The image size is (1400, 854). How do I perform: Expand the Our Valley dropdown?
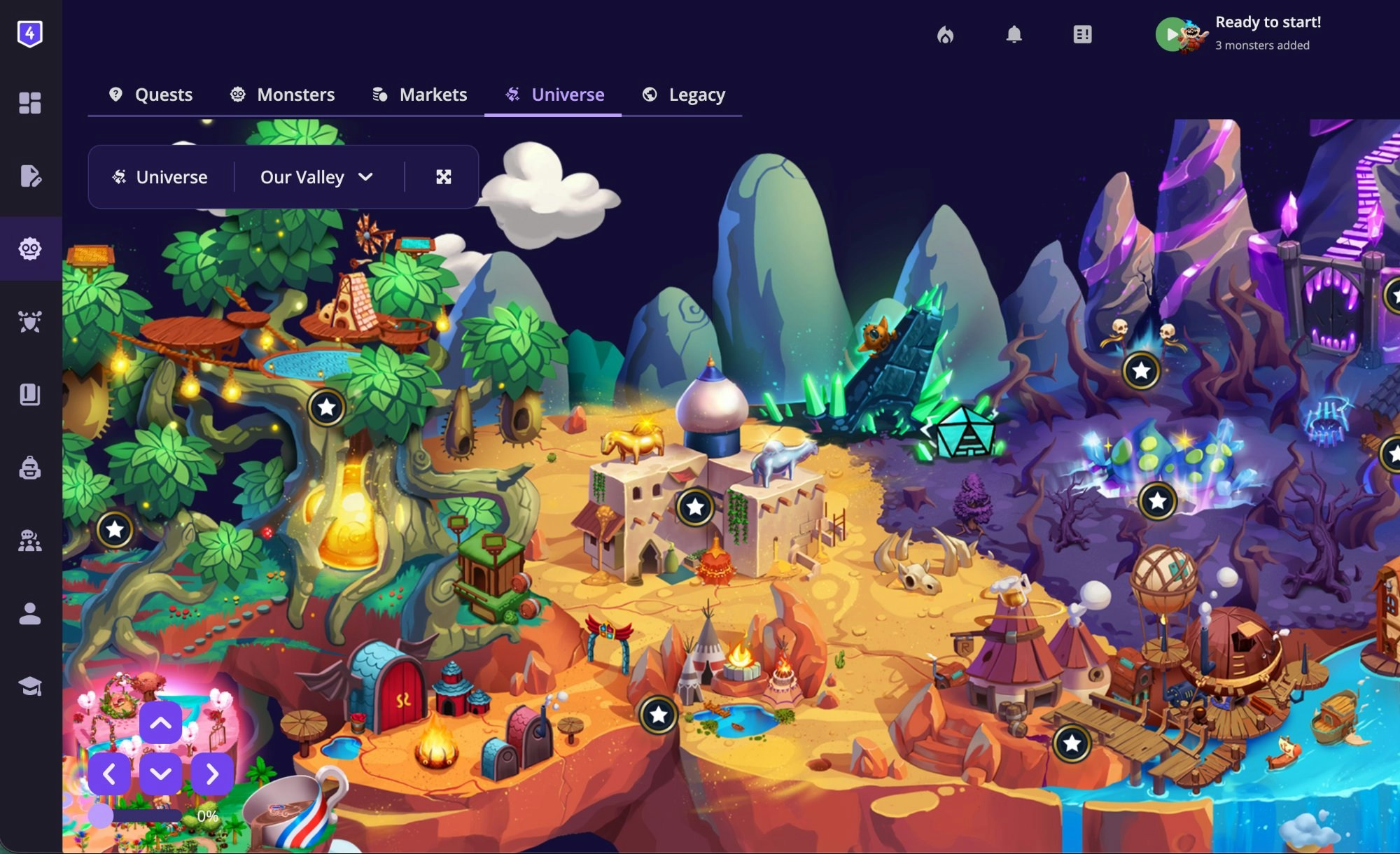coord(315,177)
